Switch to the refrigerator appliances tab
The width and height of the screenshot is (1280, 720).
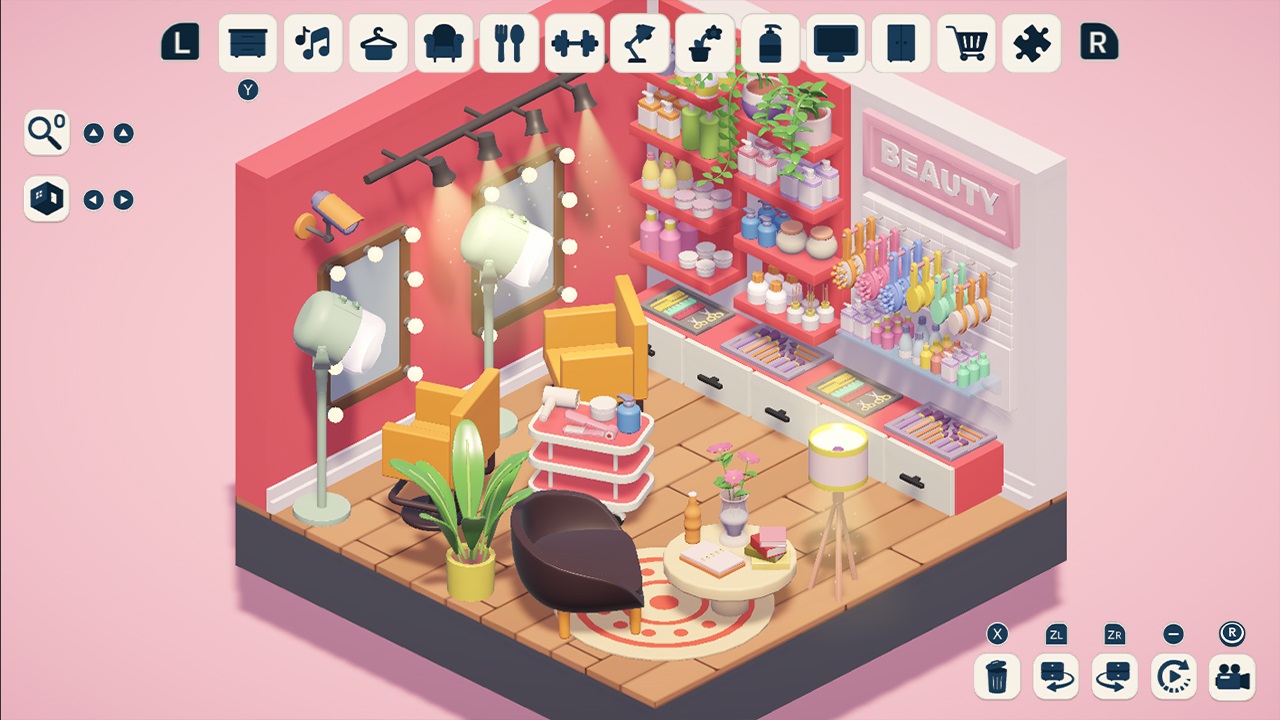point(901,44)
